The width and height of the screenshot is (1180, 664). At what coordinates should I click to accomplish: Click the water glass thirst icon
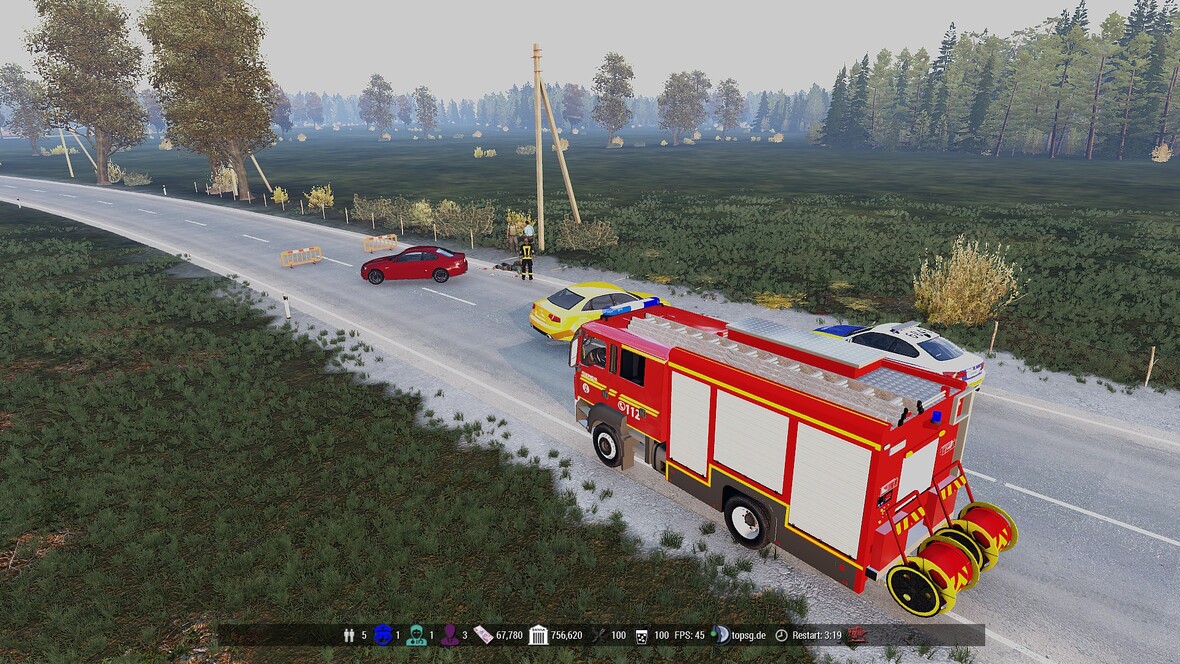pos(641,635)
